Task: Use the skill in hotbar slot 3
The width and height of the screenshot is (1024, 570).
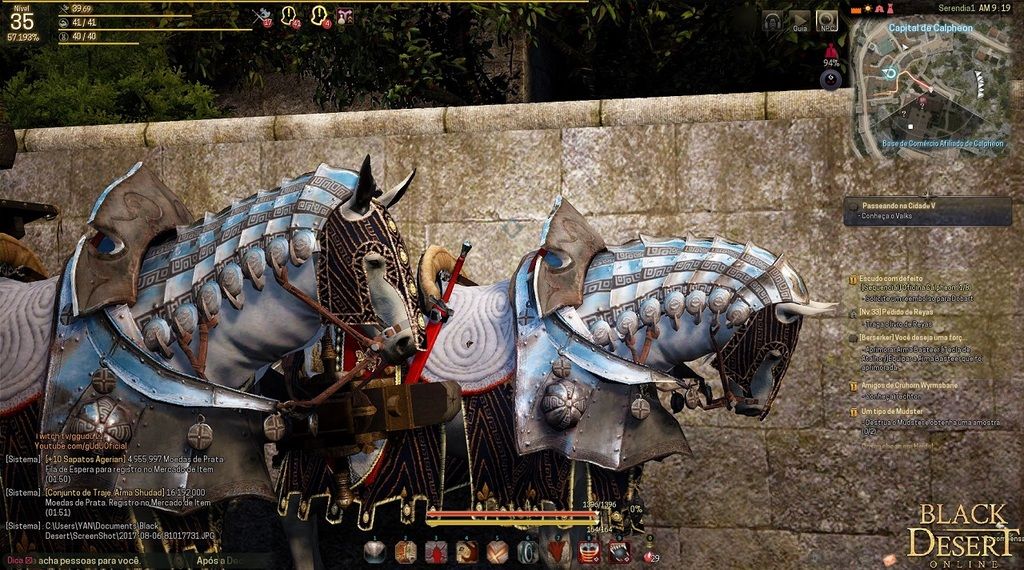Action: tap(436, 551)
